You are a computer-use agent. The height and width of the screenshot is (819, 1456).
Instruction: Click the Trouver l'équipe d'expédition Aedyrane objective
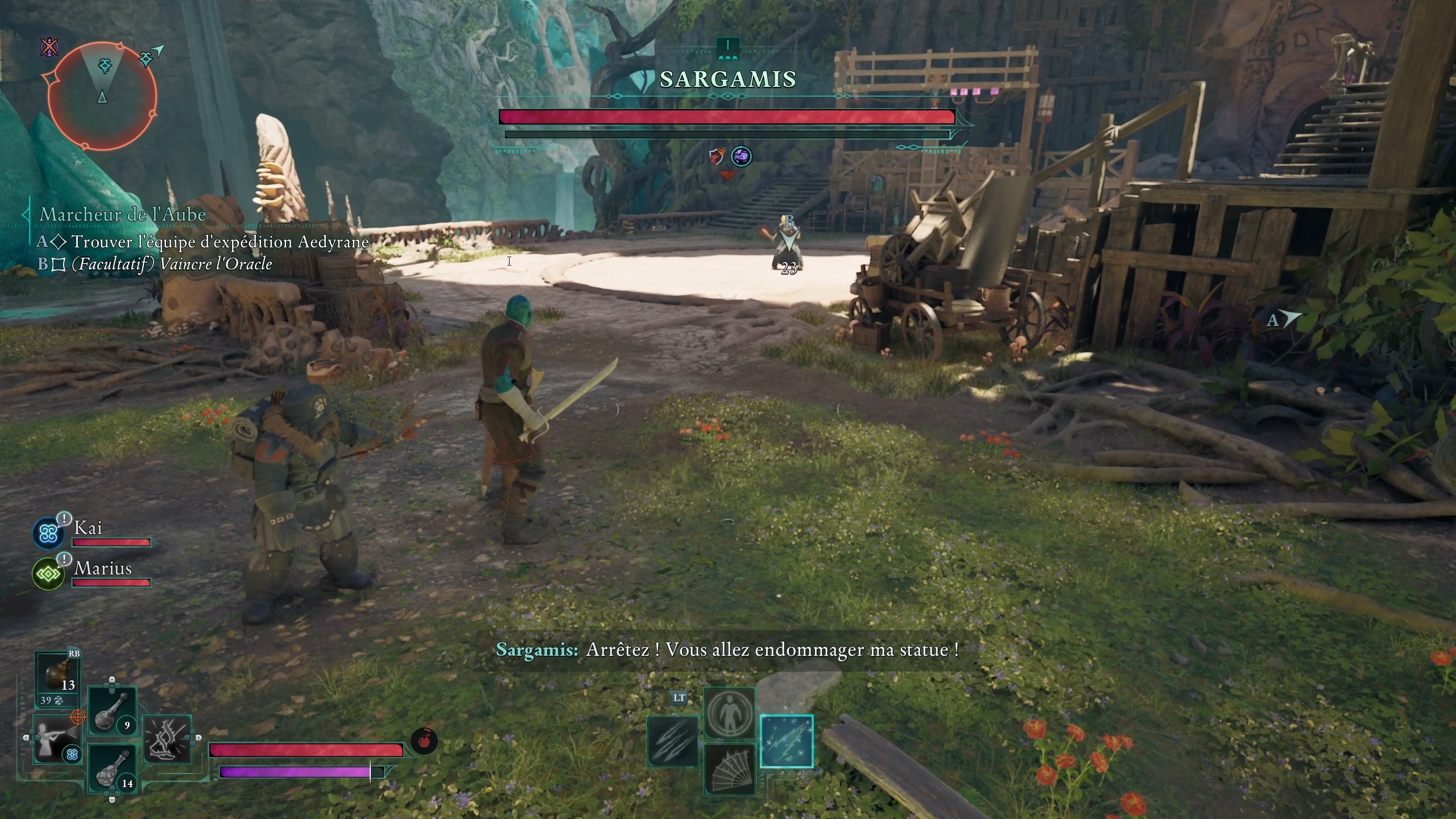tap(220, 242)
